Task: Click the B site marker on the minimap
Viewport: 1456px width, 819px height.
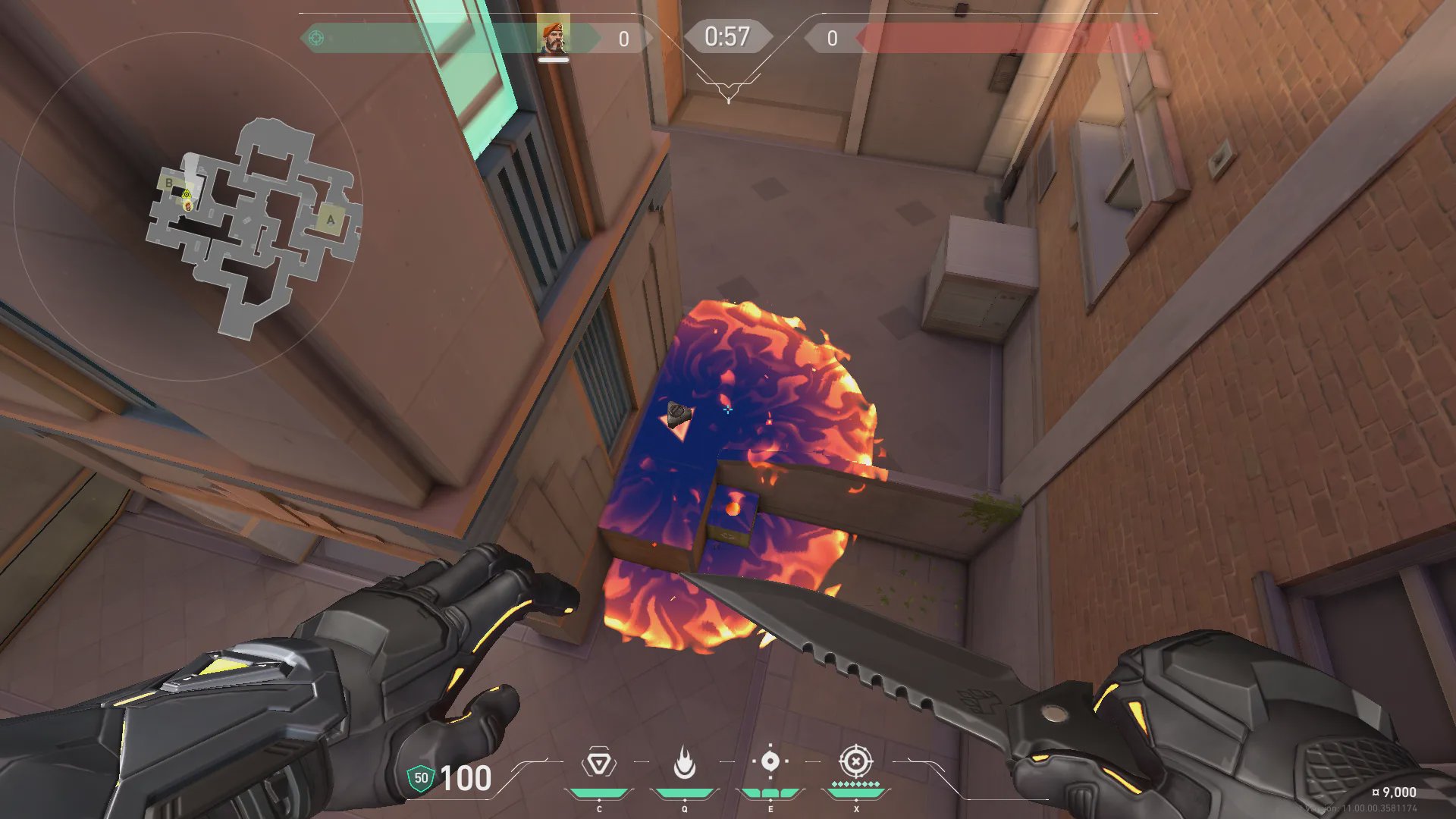Action: coord(168,183)
